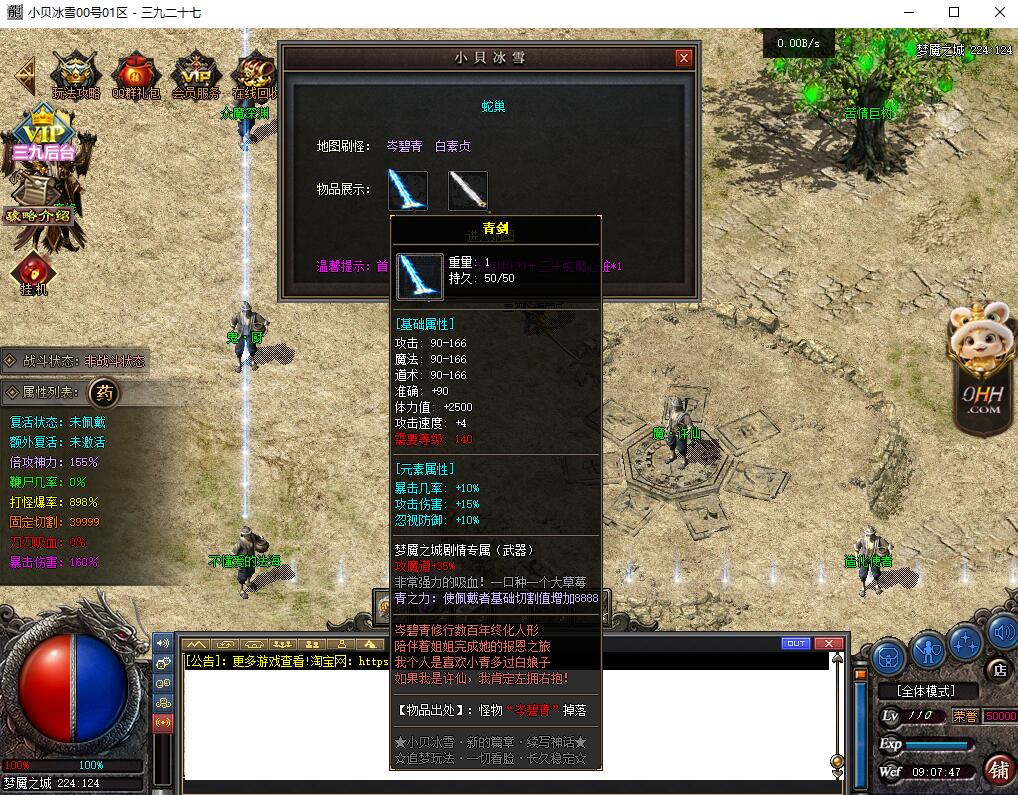1018x795 pixels.
Task: Select the blue 青剑 sword item
Action: 408,190
